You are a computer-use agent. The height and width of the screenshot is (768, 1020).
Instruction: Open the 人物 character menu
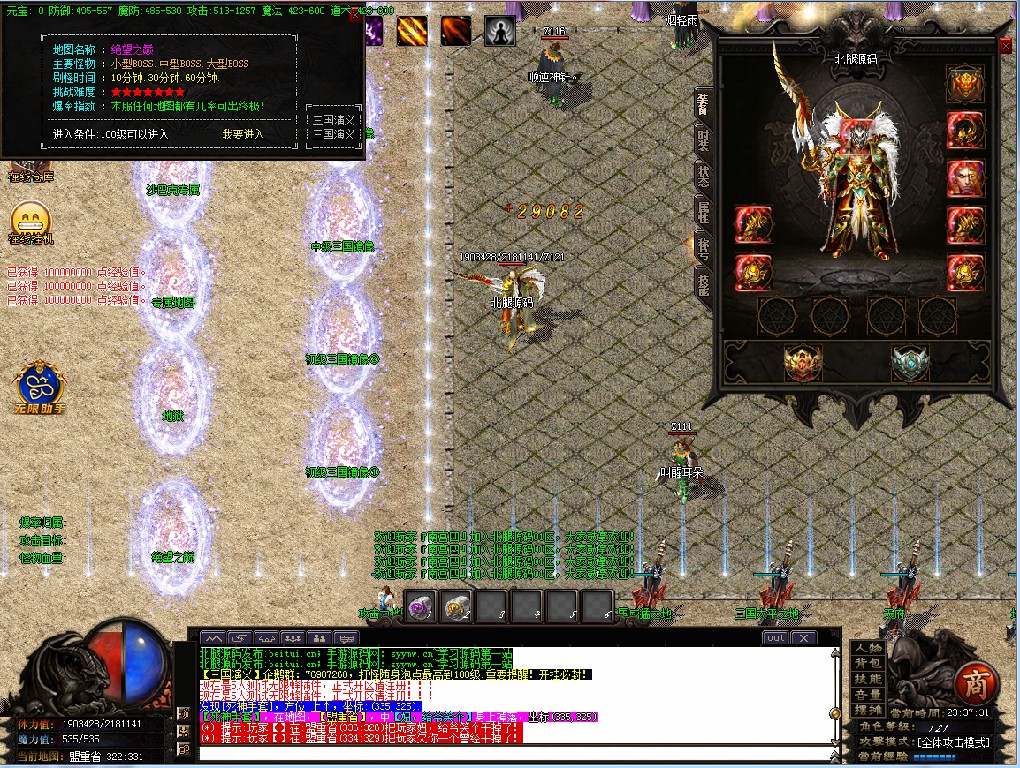pos(868,649)
